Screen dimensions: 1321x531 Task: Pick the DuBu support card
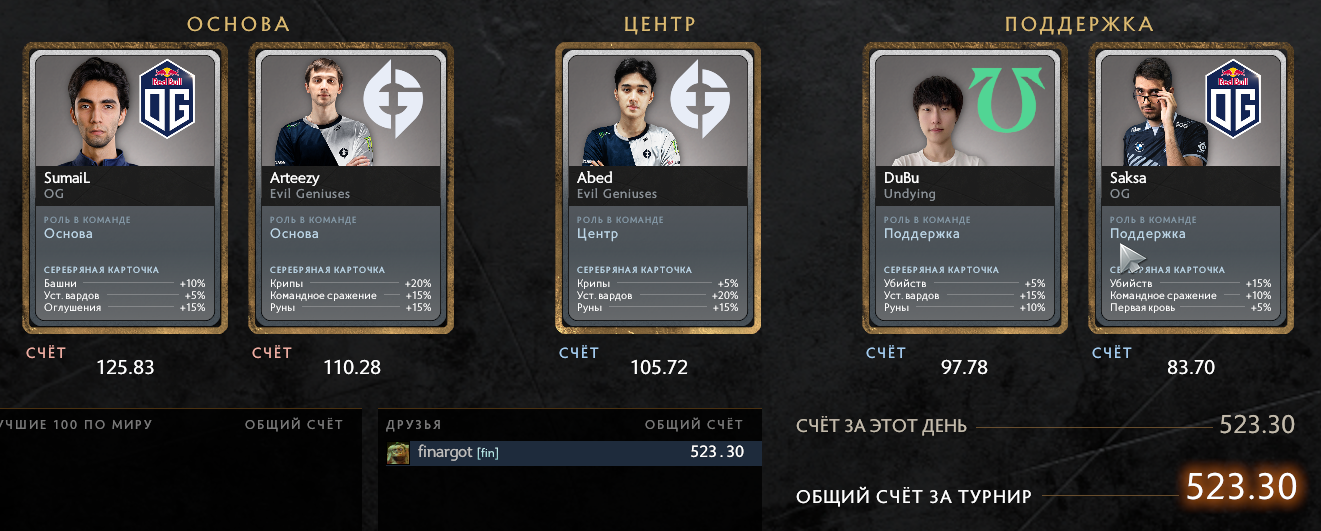tap(965, 187)
